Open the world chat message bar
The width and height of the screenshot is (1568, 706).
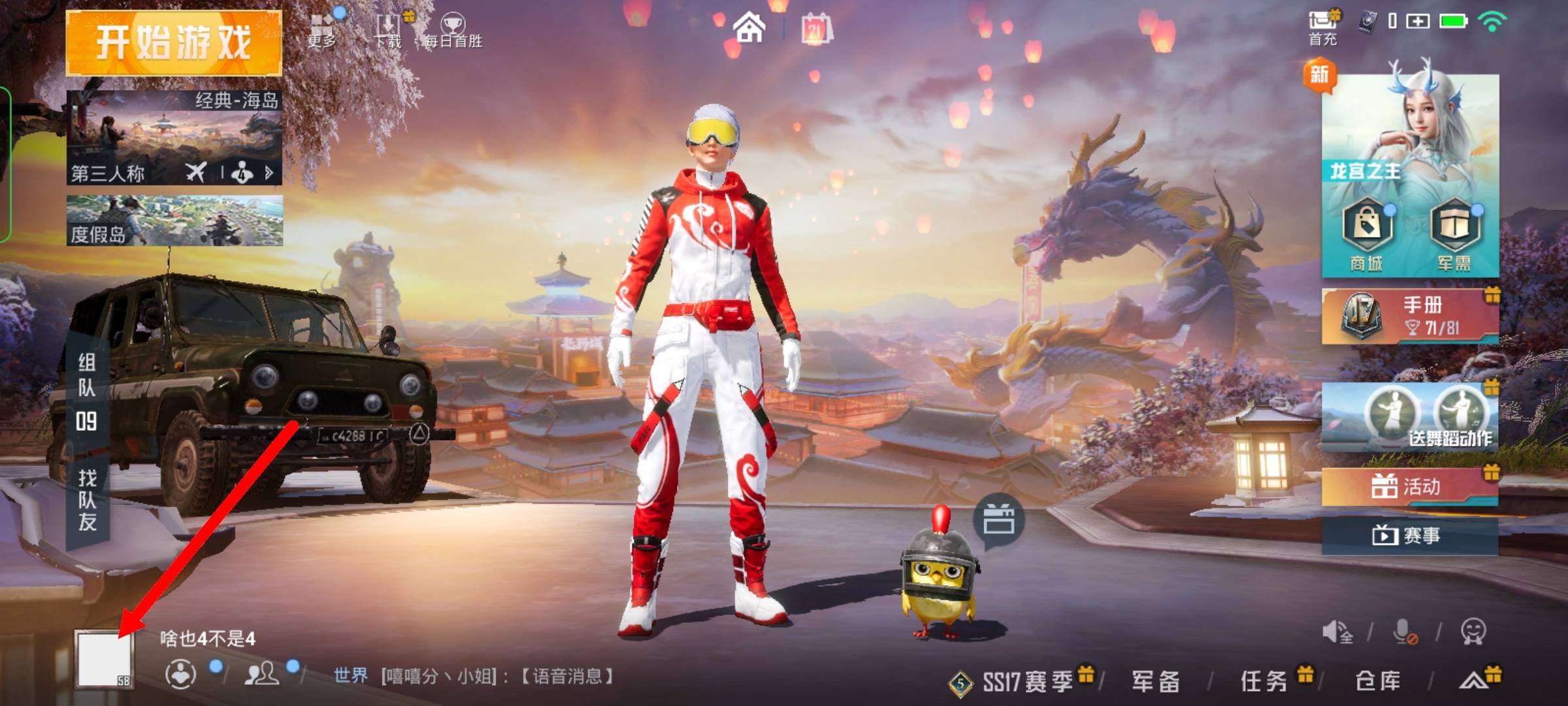click(x=474, y=676)
